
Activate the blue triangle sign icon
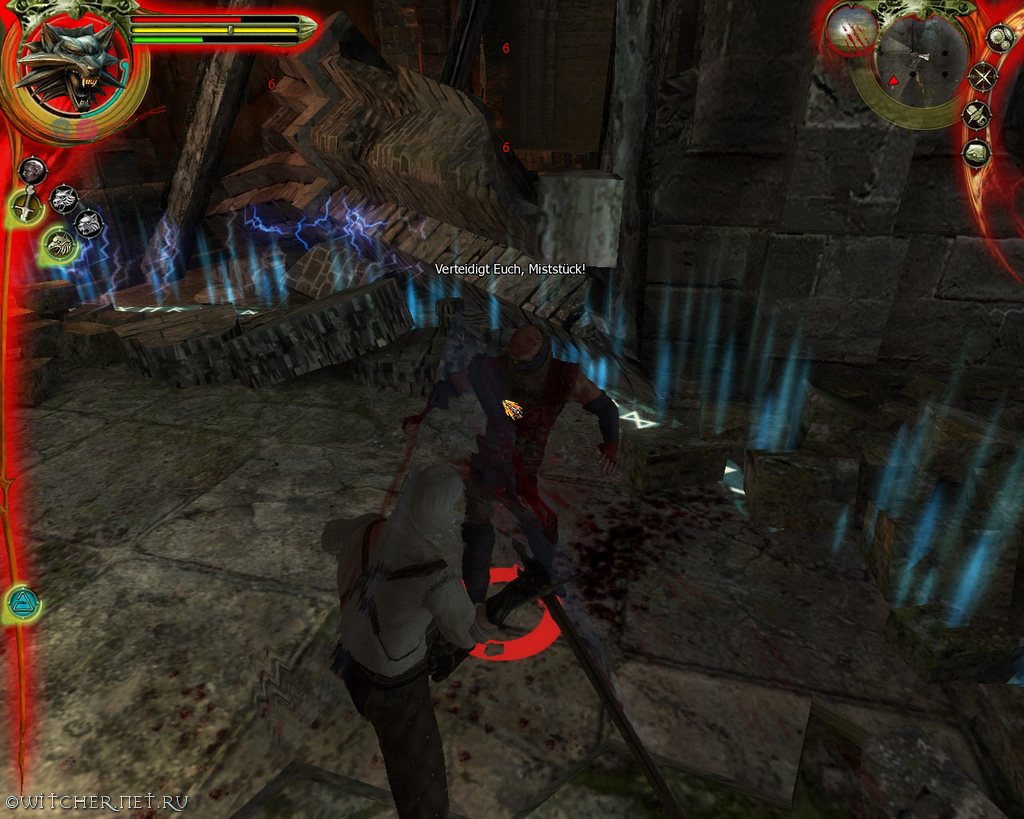21,603
